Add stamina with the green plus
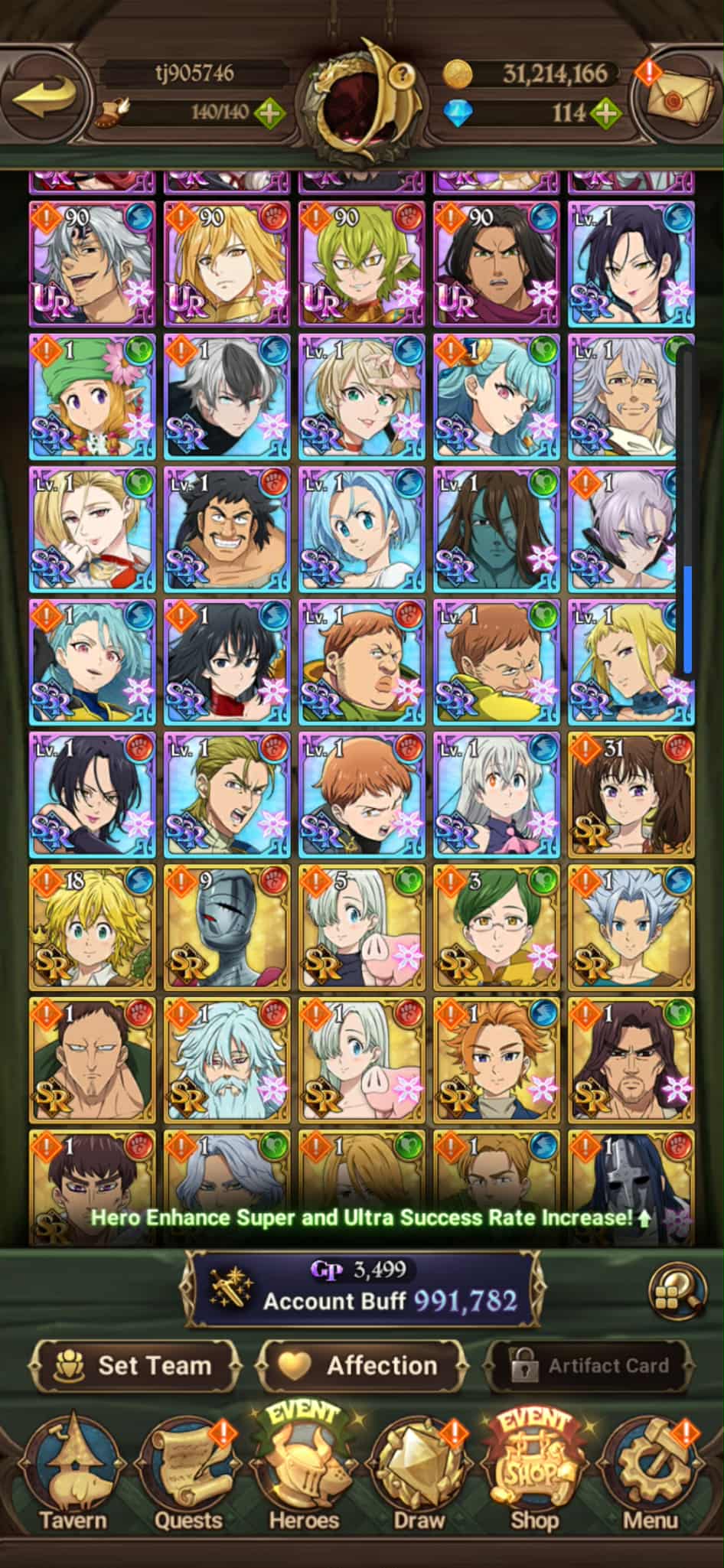 [x=269, y=113]
